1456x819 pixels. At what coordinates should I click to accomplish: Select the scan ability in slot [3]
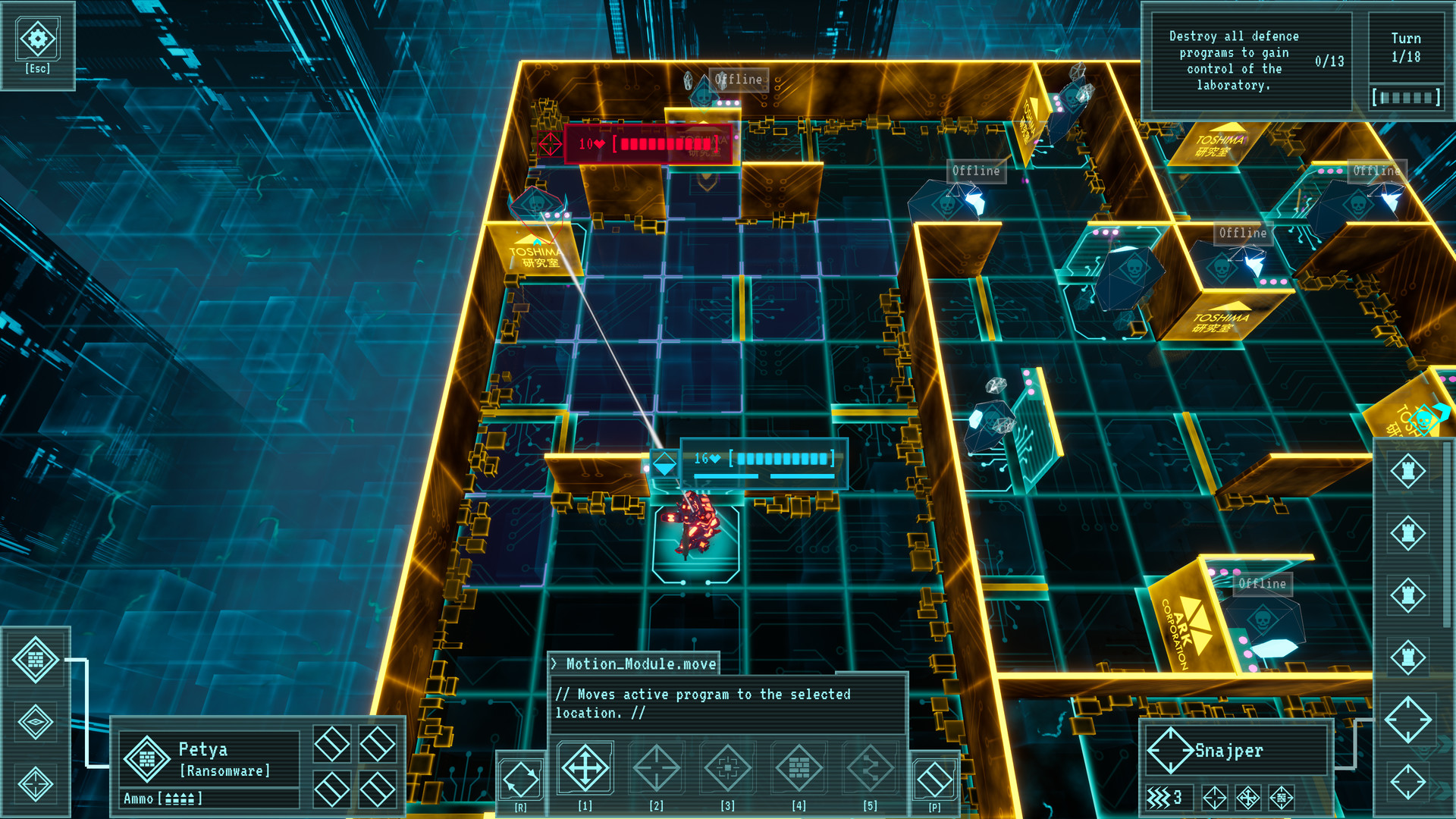[x=729, y=768]
